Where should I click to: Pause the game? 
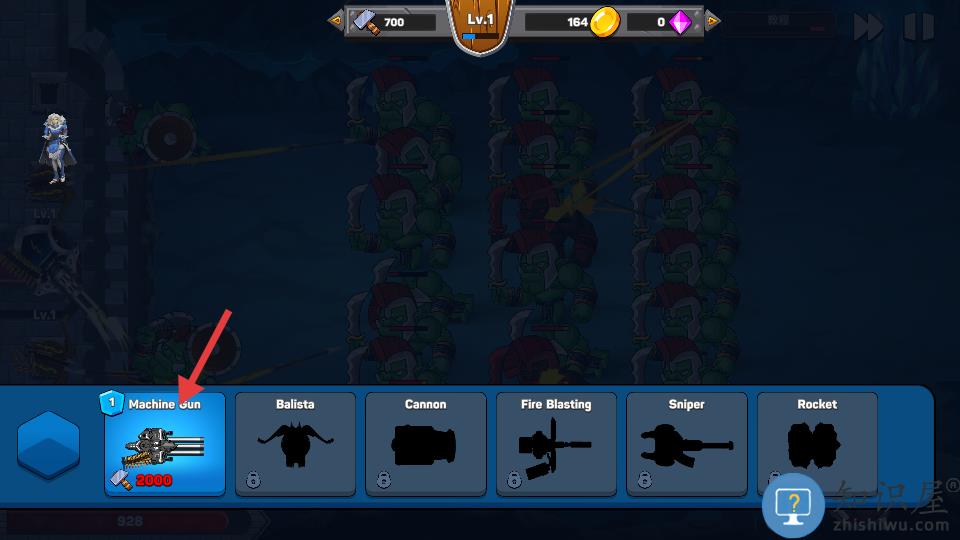(x=918, y=27)
